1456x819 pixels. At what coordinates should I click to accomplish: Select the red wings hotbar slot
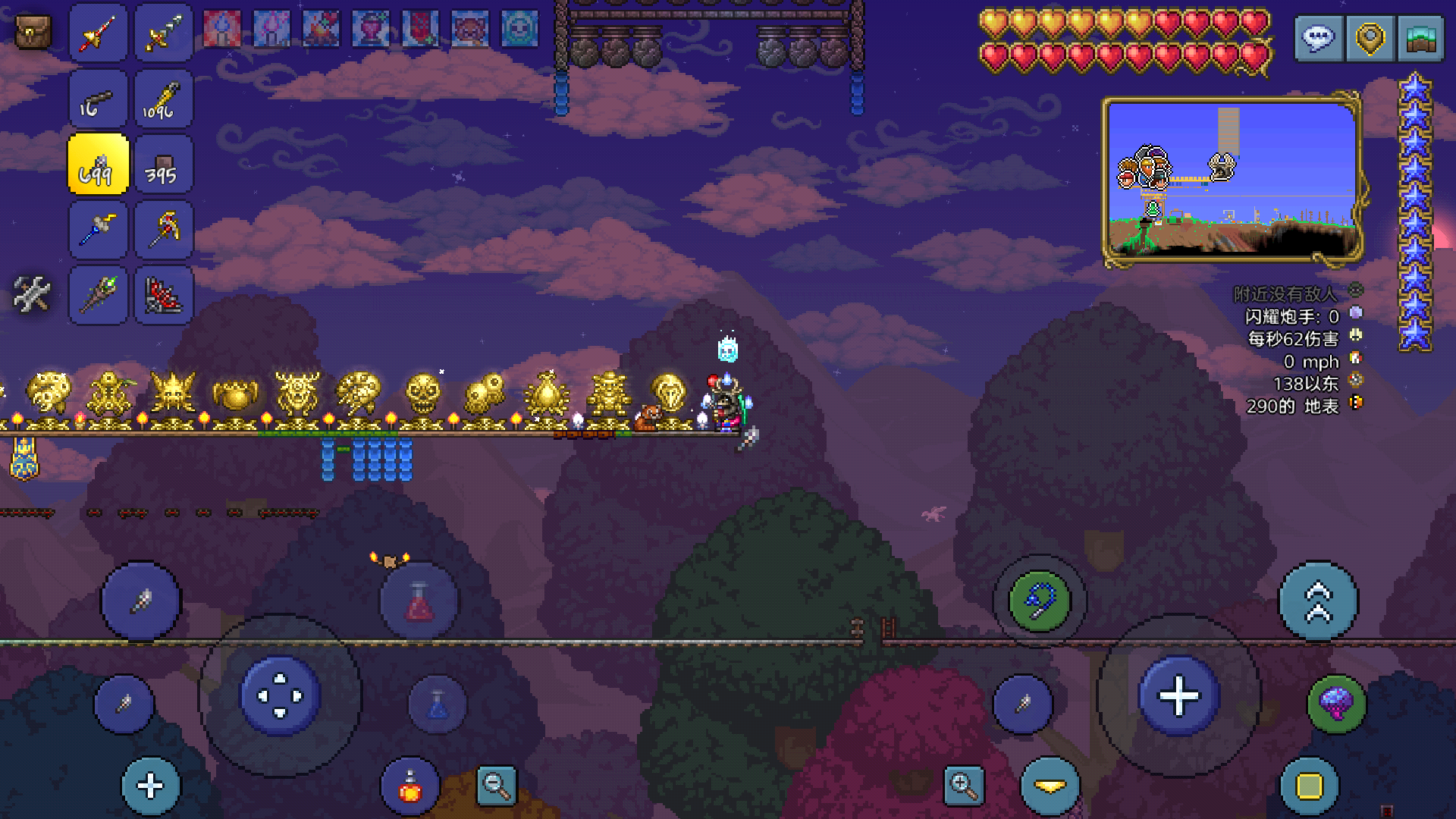coord(163,295)
